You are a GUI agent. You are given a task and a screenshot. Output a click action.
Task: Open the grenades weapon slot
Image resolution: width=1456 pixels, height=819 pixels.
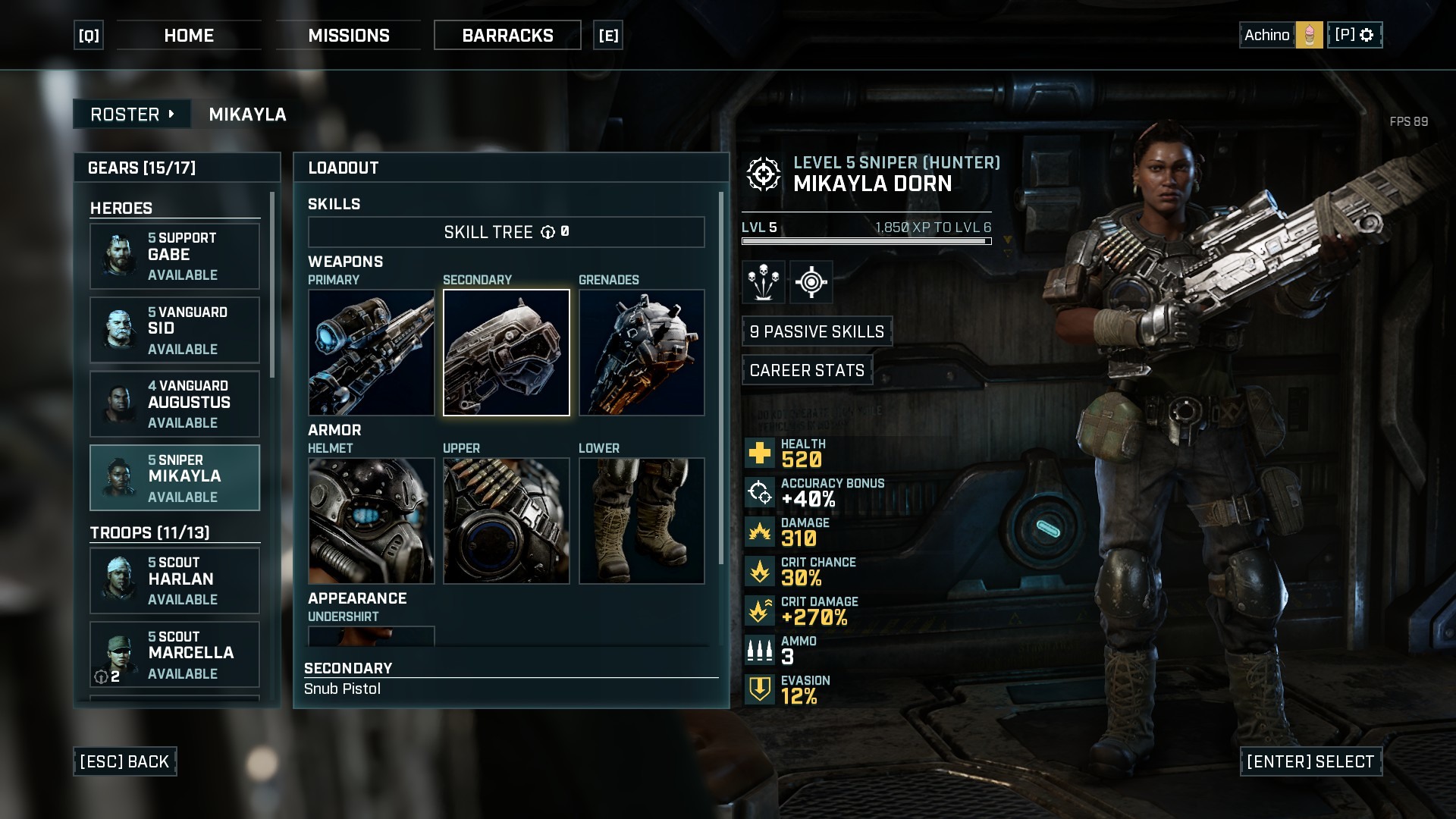[642, 353]
